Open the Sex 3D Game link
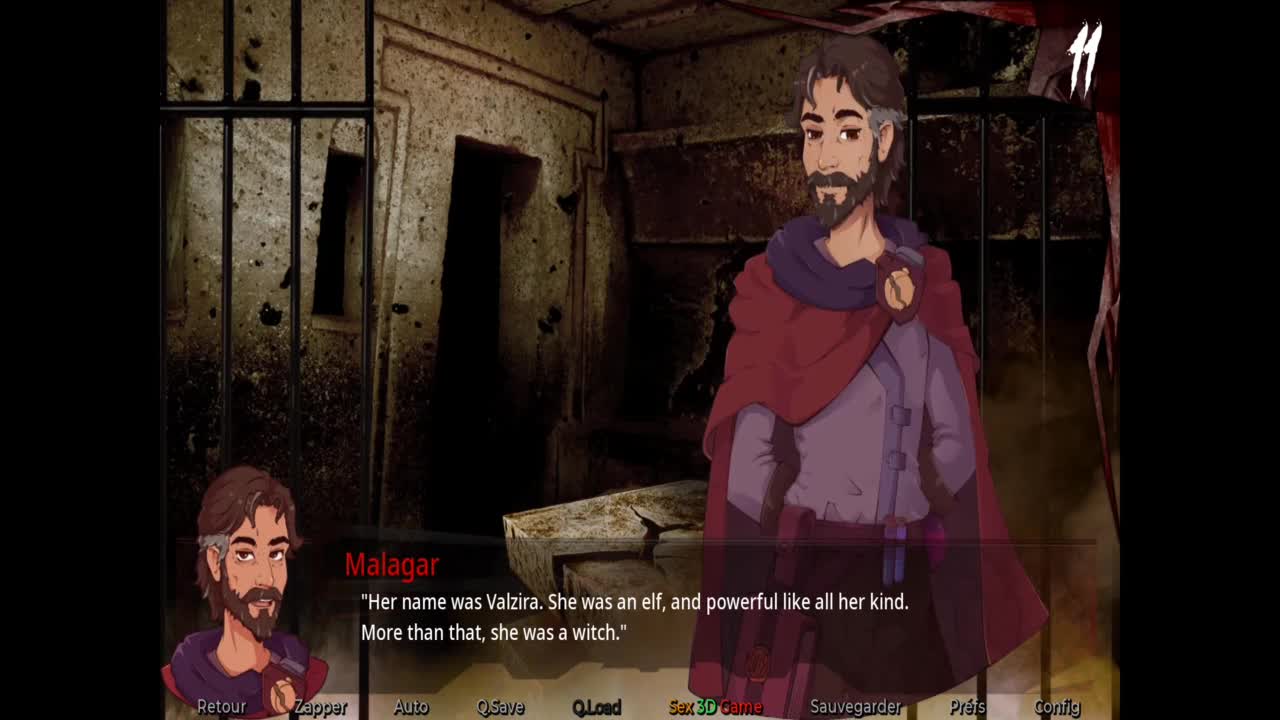 715,707
